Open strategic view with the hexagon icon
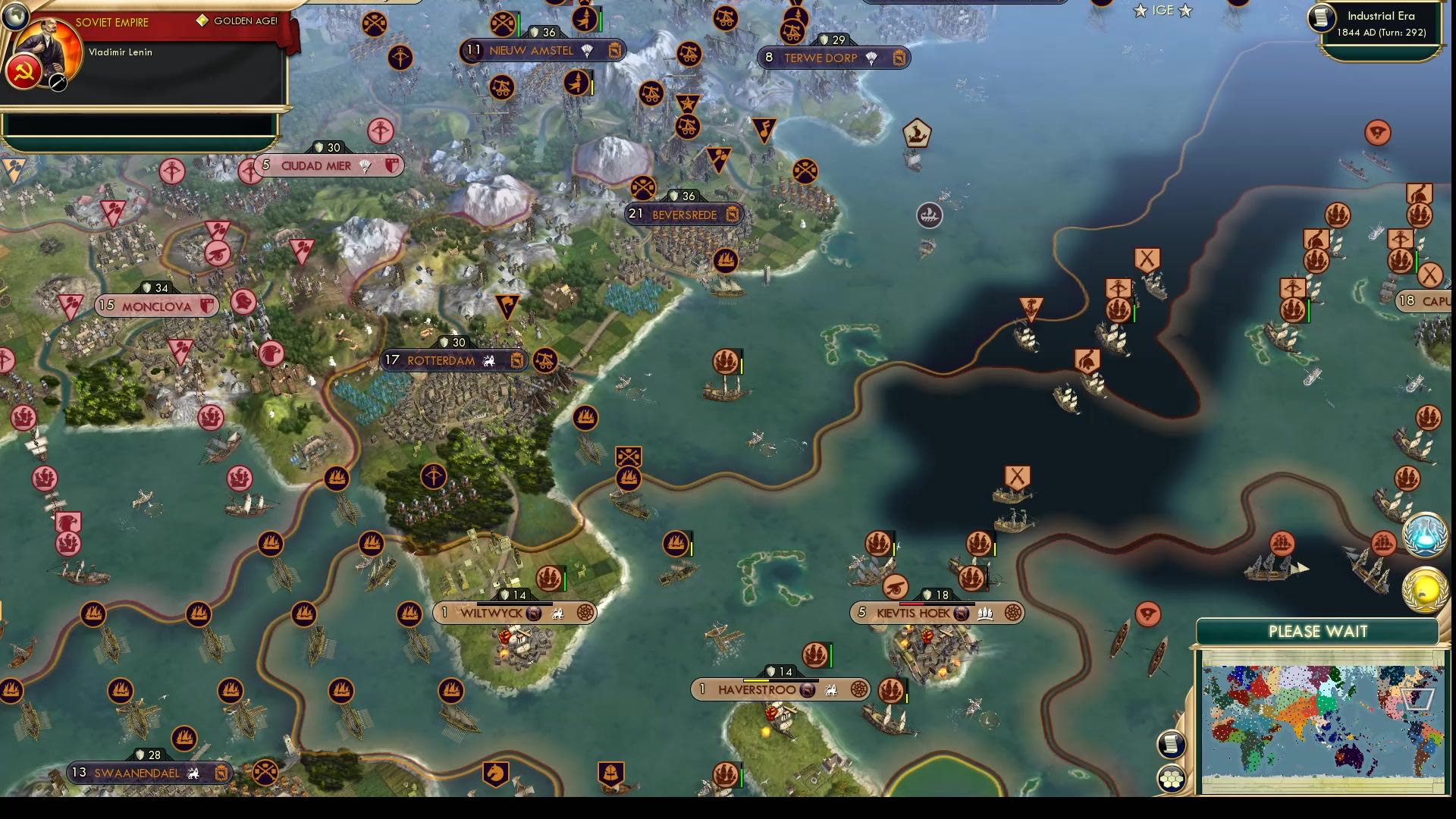 1171,777
